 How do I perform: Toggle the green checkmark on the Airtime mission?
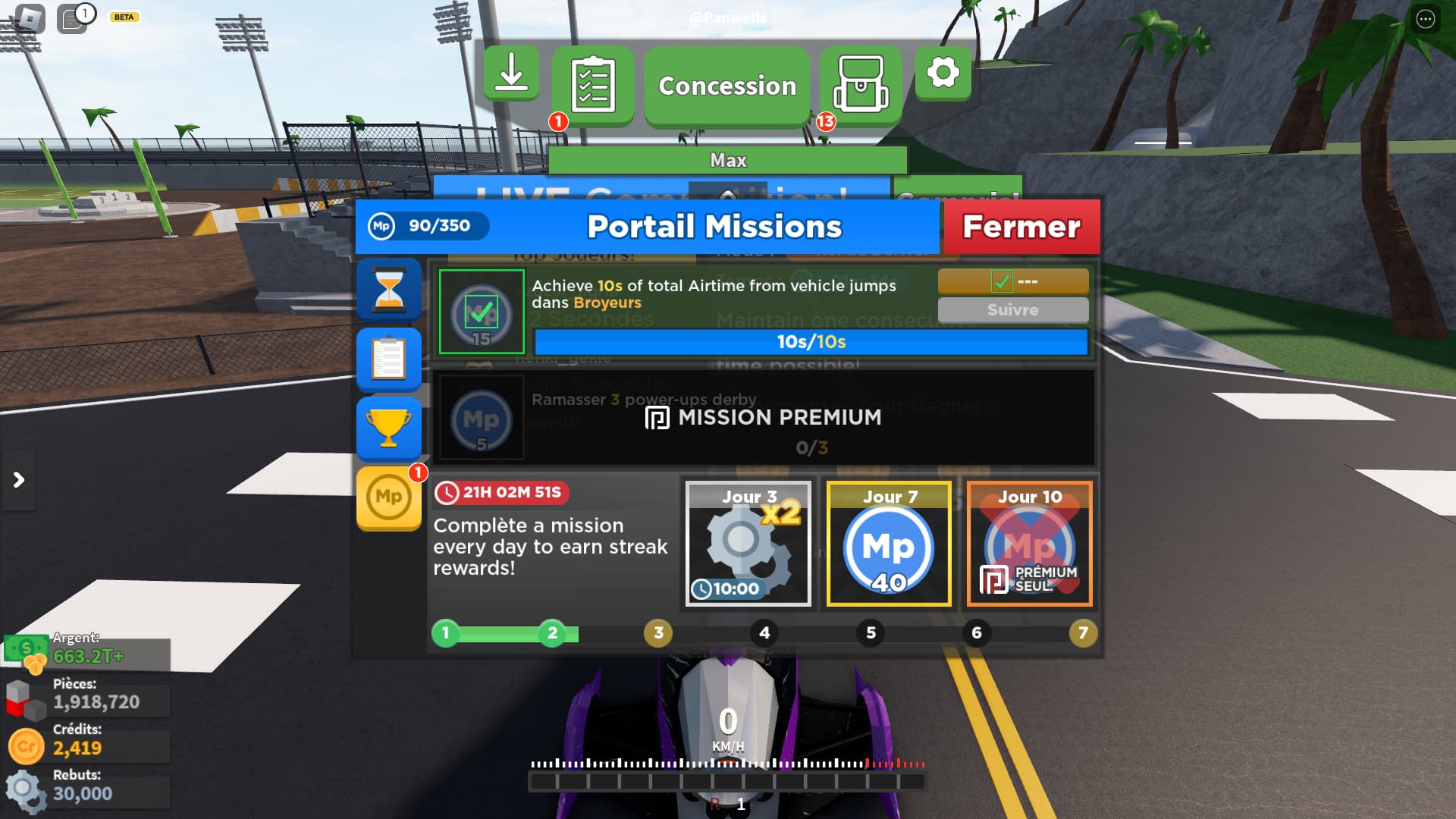point(483,312)
